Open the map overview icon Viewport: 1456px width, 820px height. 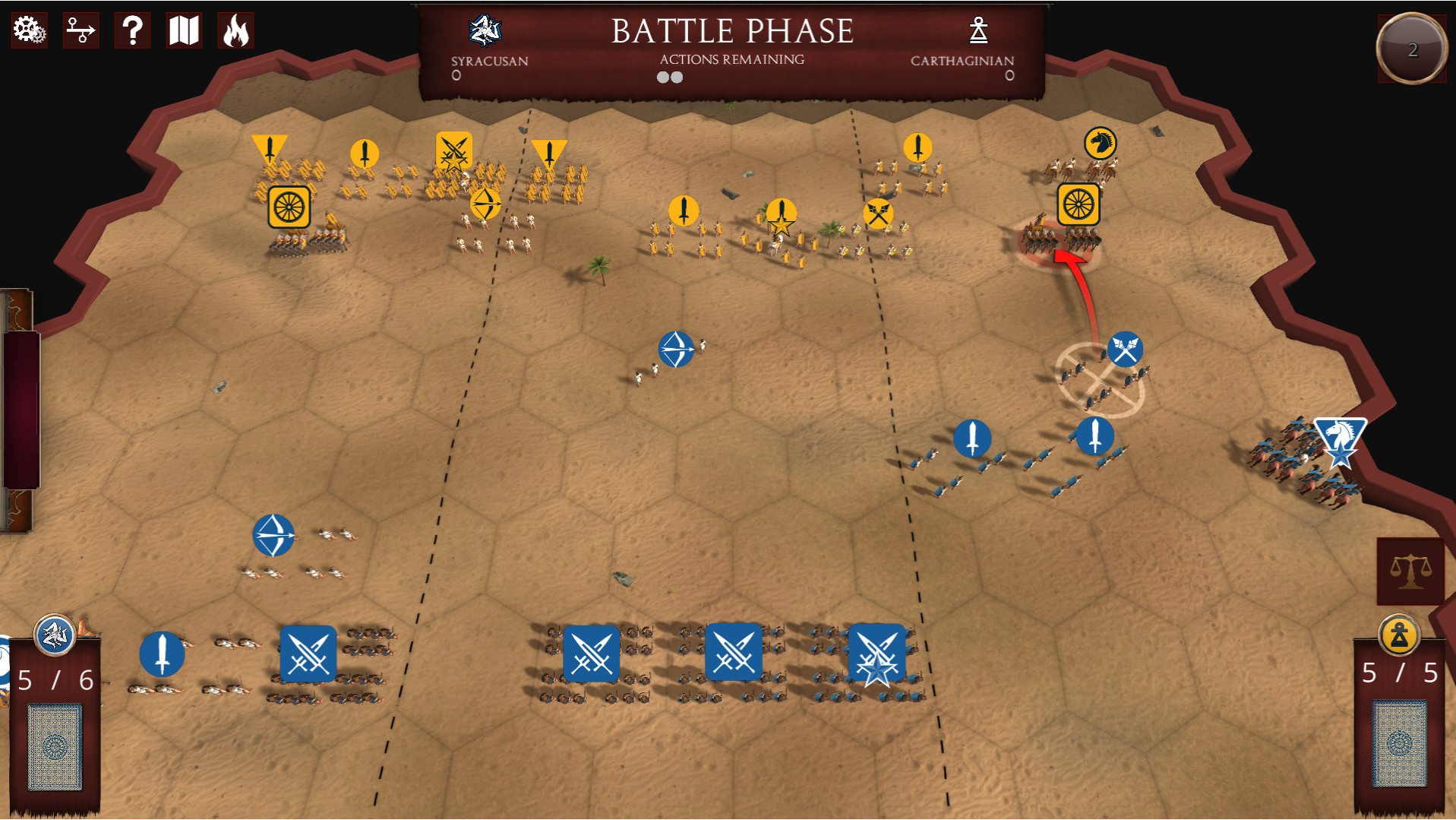point(184,30)
